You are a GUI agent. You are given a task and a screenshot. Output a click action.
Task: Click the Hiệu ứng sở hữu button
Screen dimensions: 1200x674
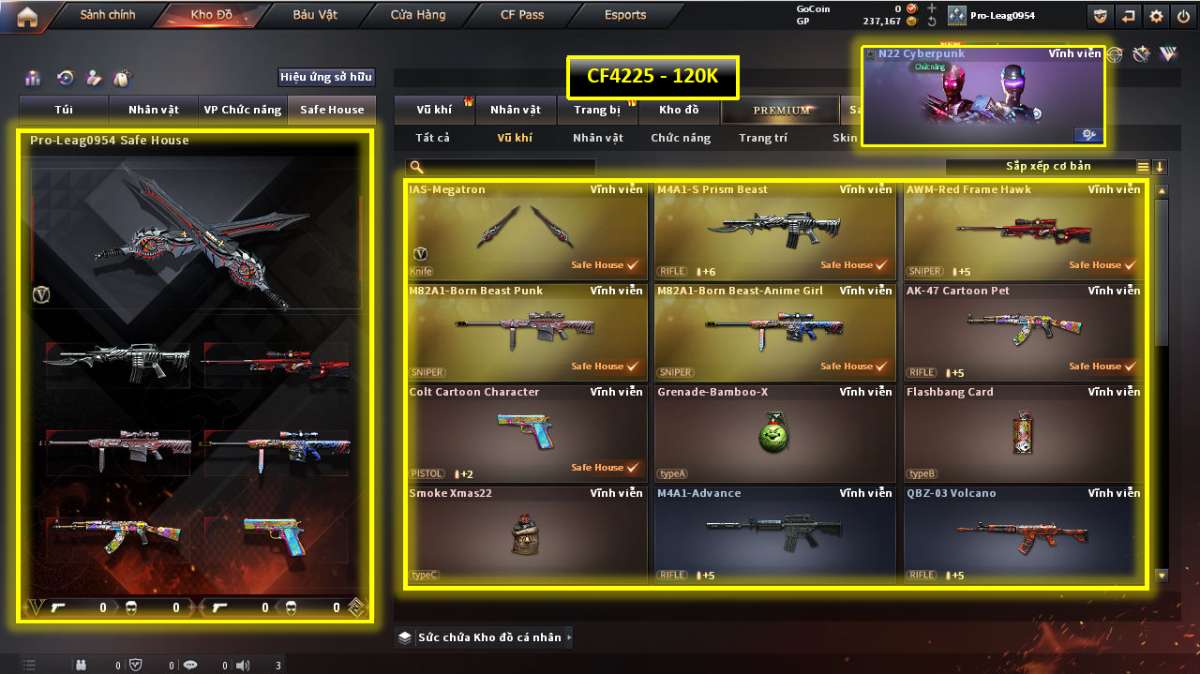(326, 77)
